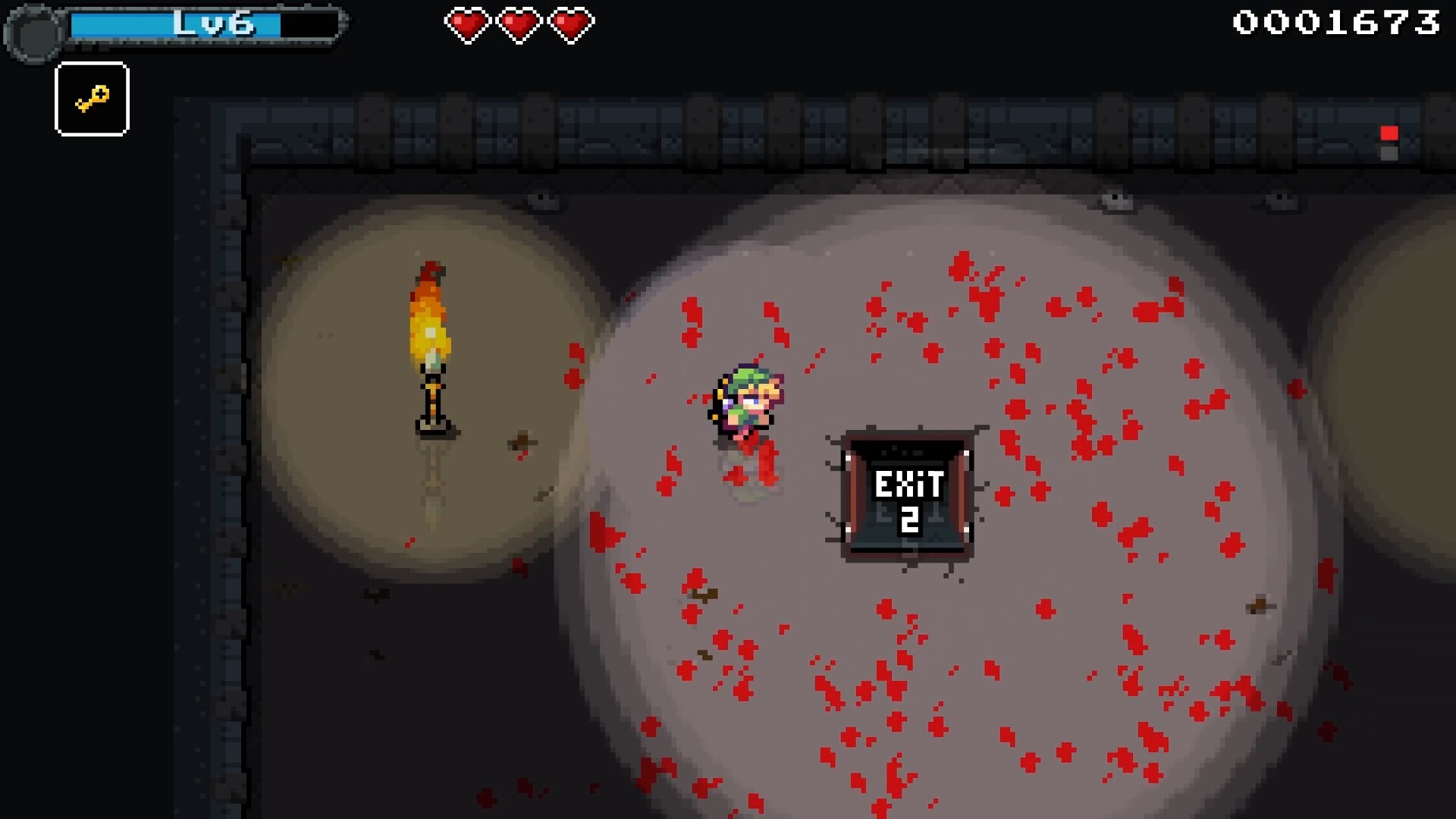Select the burning torch in the dungeon
This screenshot has height=819, width=1456.
point(430,341)
